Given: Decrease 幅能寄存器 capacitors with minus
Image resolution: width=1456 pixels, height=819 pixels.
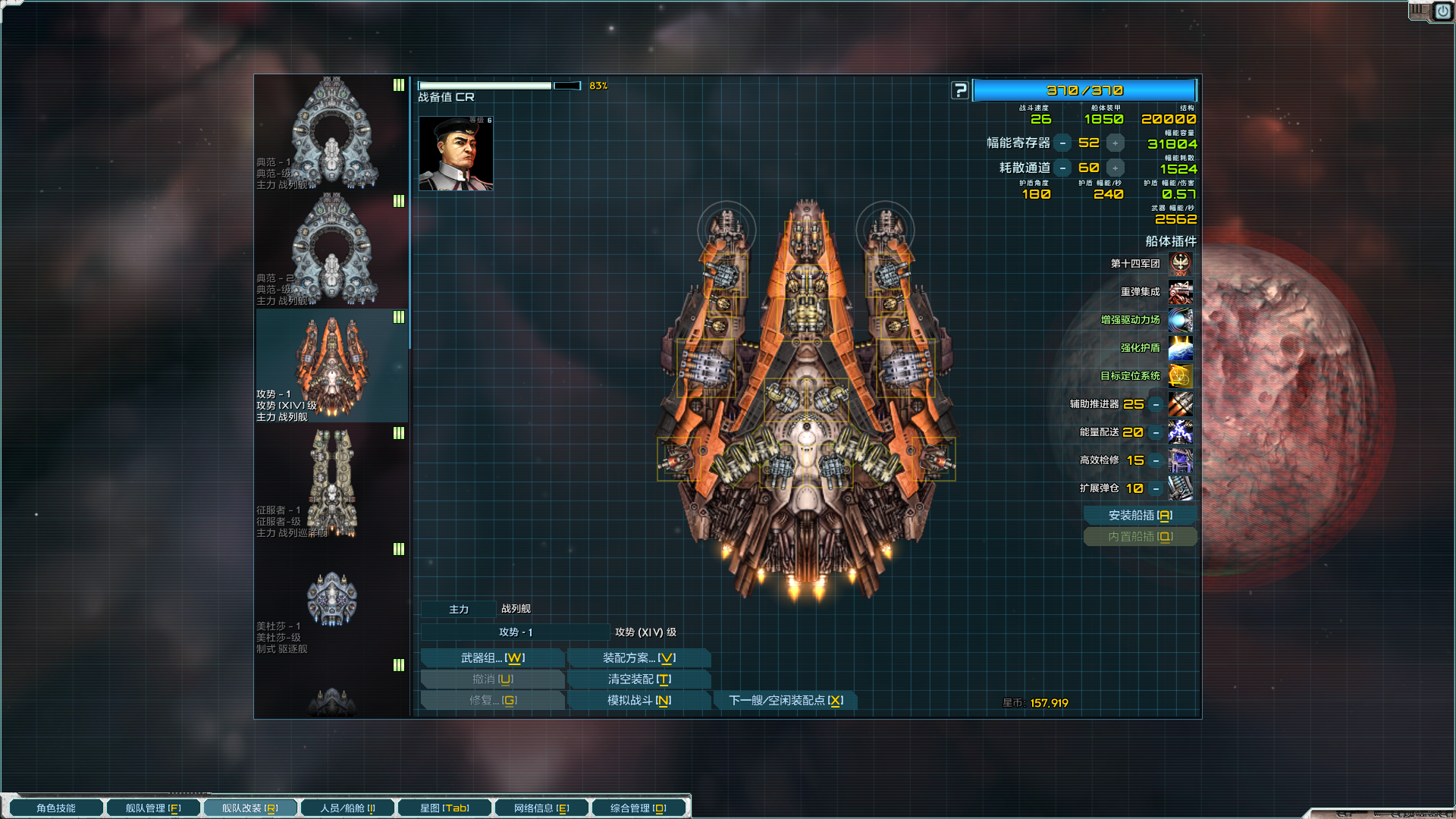Looking at the screenshot, I should click(x=1063, y=143).
